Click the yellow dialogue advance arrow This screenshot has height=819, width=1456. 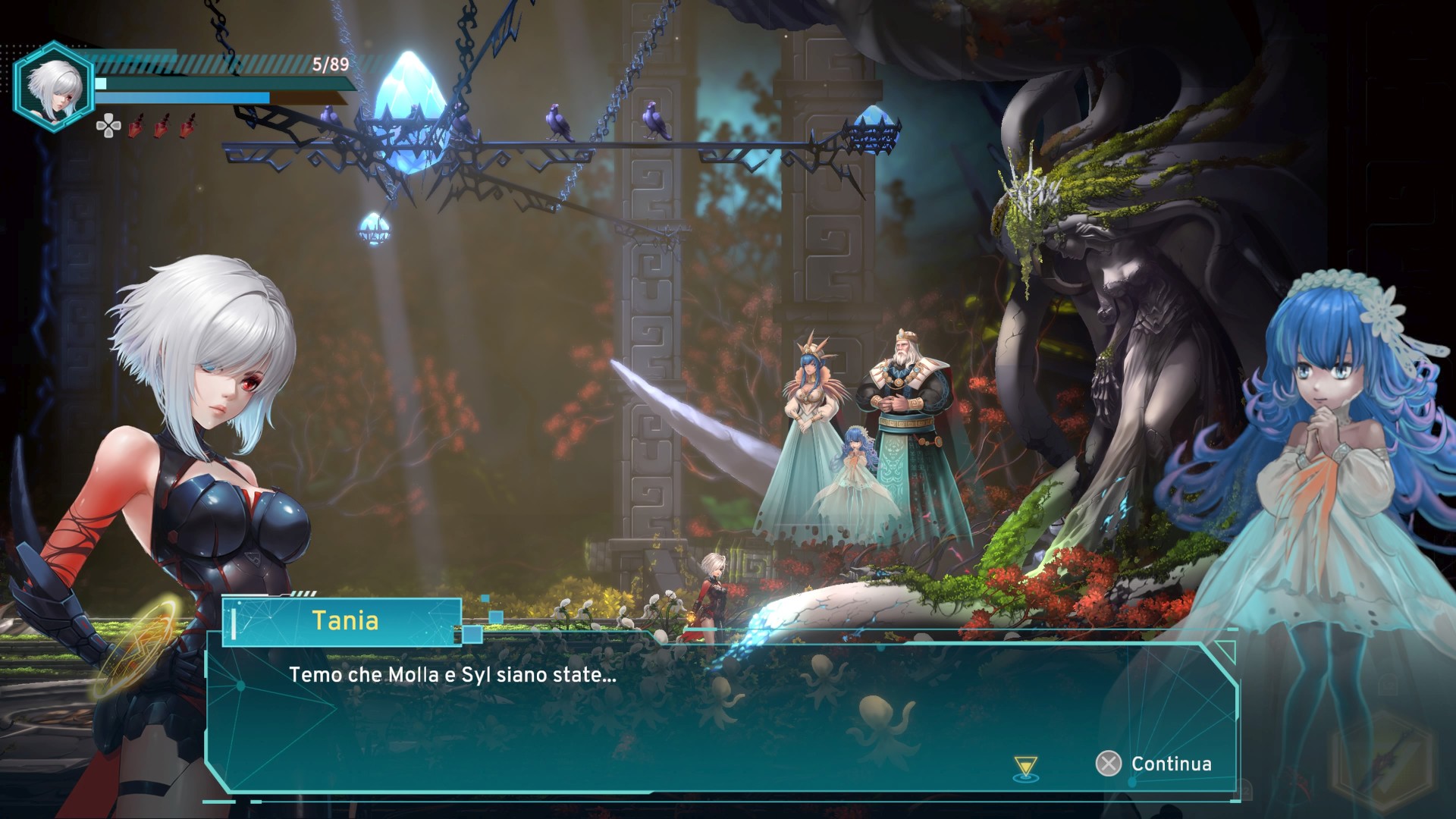(1026, 767)
